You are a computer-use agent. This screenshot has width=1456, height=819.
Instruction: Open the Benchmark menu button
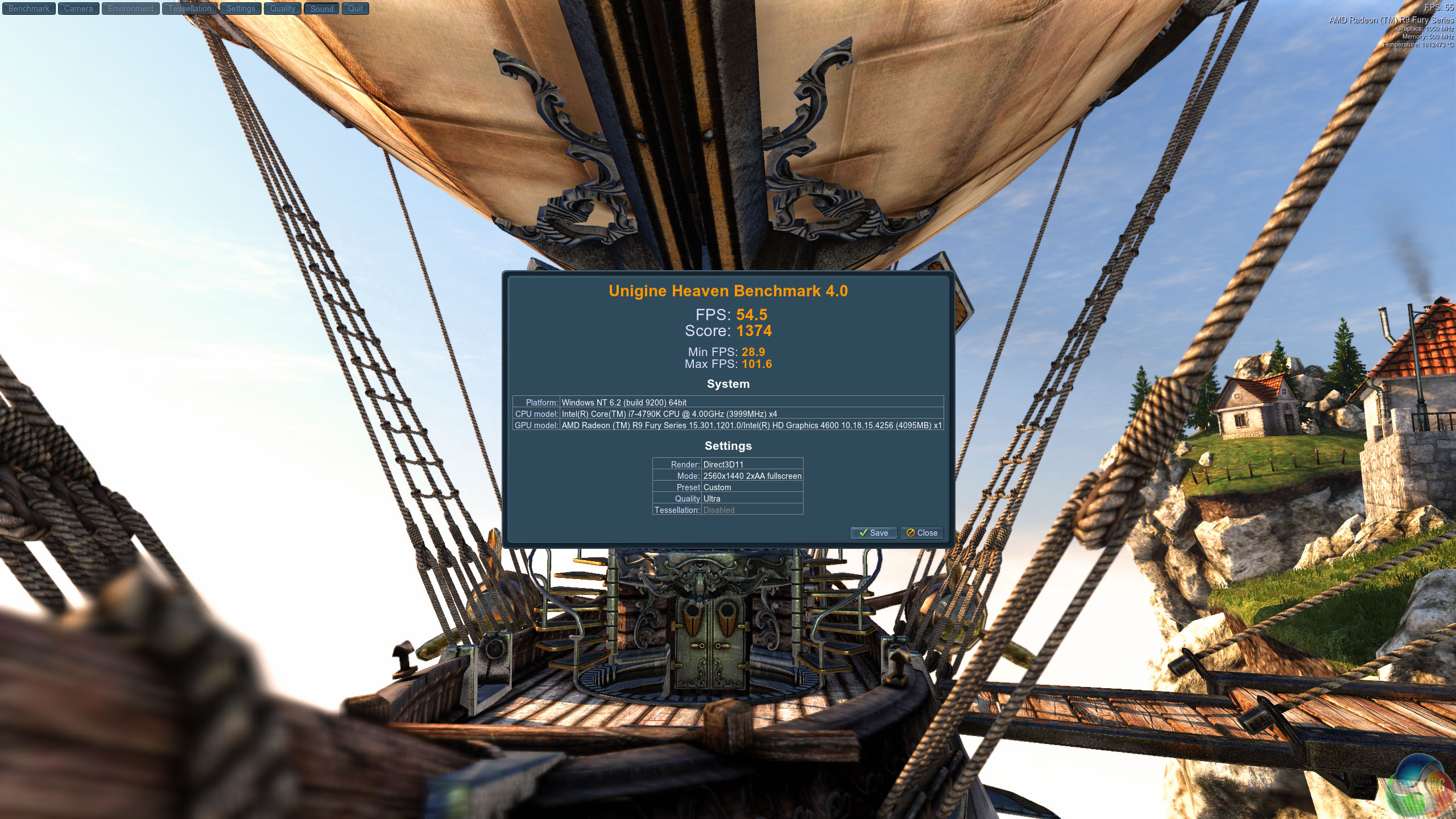[x=29, y=9]
